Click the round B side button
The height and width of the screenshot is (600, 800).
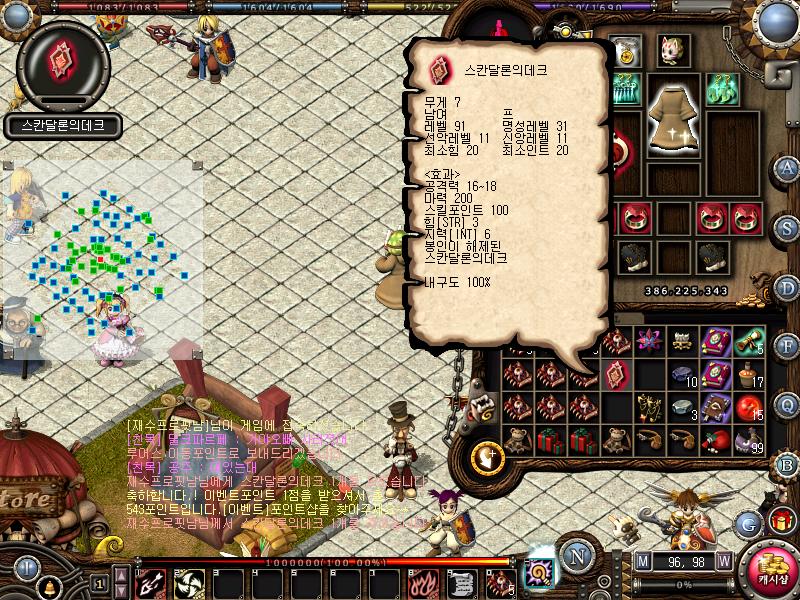click(x=788, y=464)
